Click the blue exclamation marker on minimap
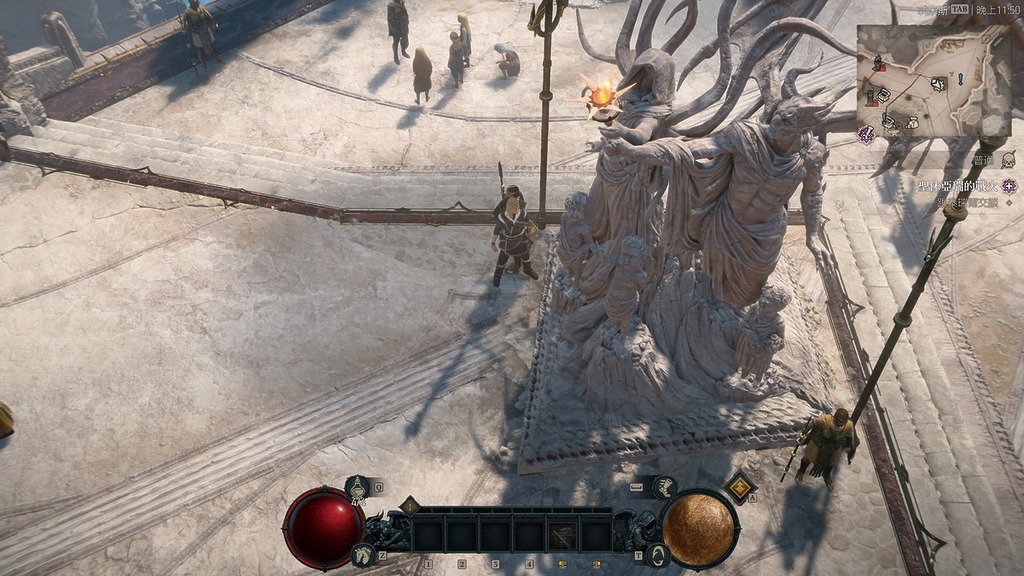The width and height of the screenshot is (1024, 576). click(x=960, y=78)
